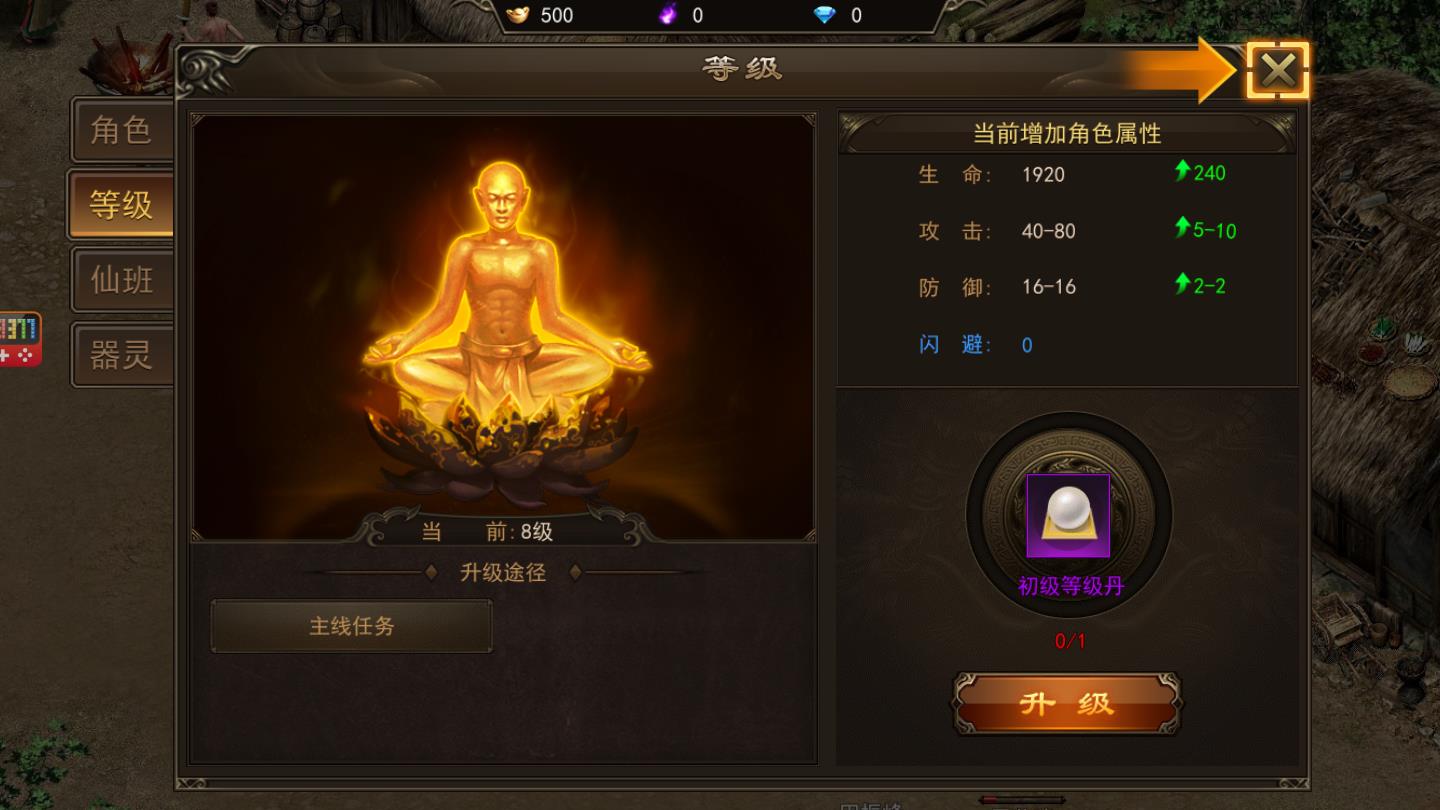Open the gamepad tool at screen edge
The image size is (1440, 810).
click(20, 339)
